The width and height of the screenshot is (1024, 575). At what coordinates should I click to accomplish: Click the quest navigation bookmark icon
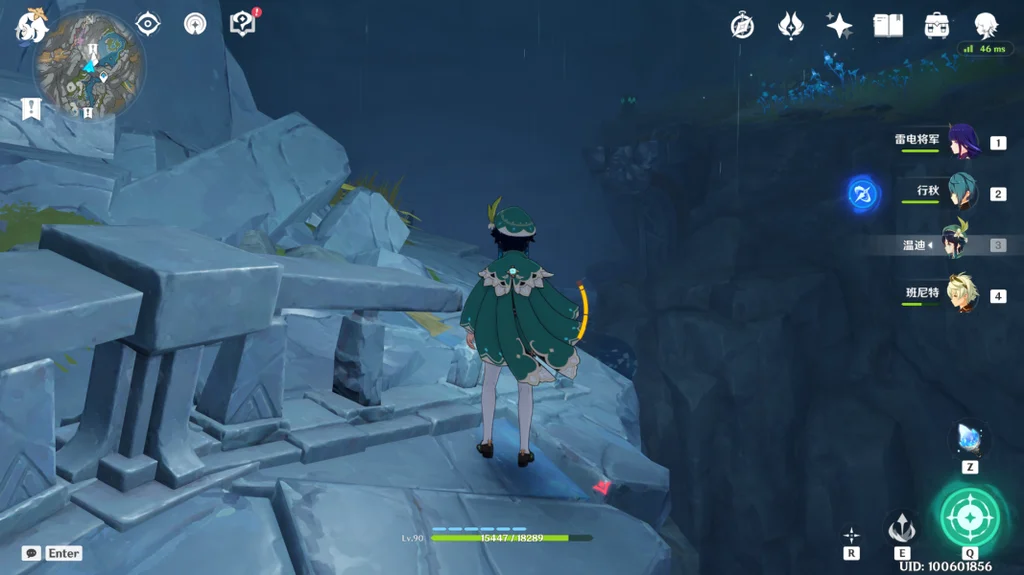tap(31, 108)
